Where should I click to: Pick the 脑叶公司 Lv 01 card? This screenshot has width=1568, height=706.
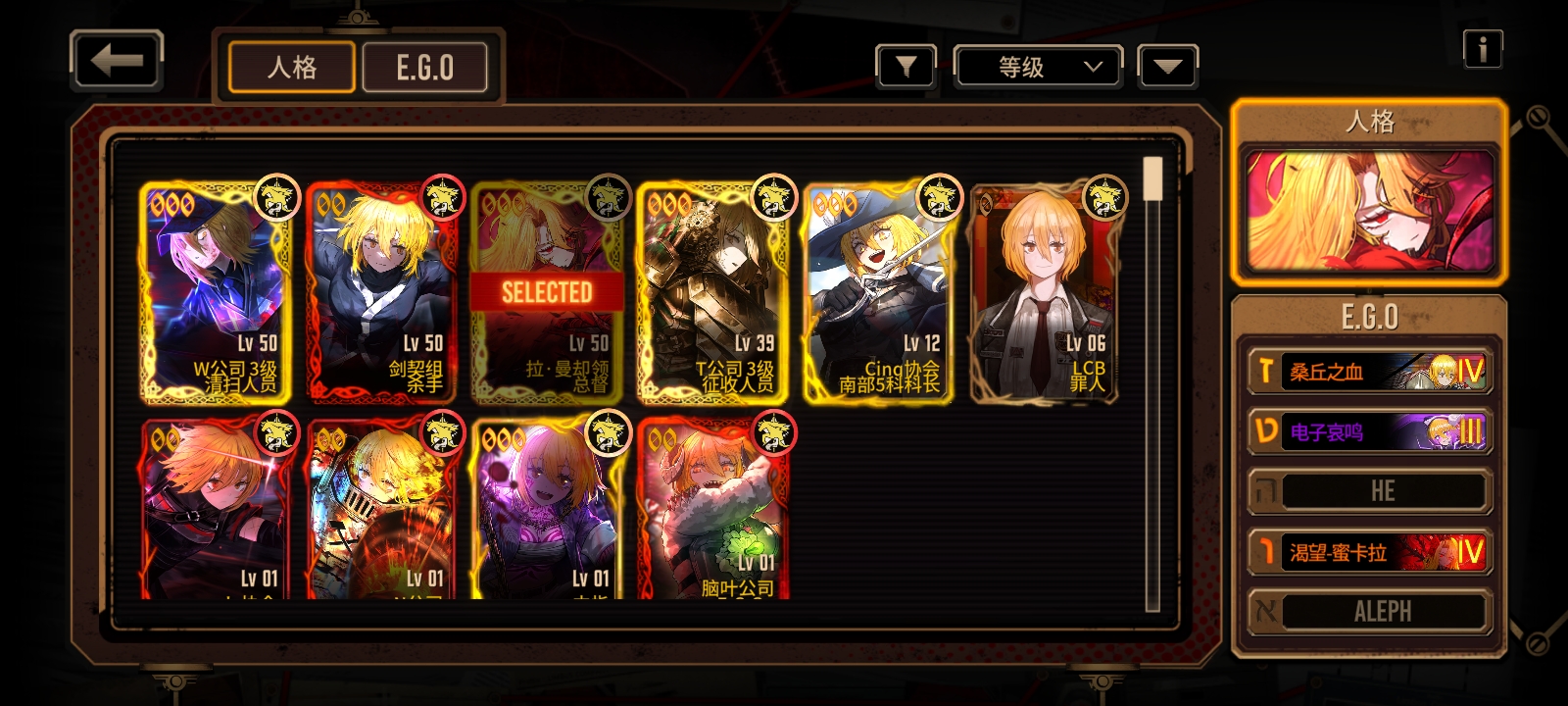tap(713, 510)
